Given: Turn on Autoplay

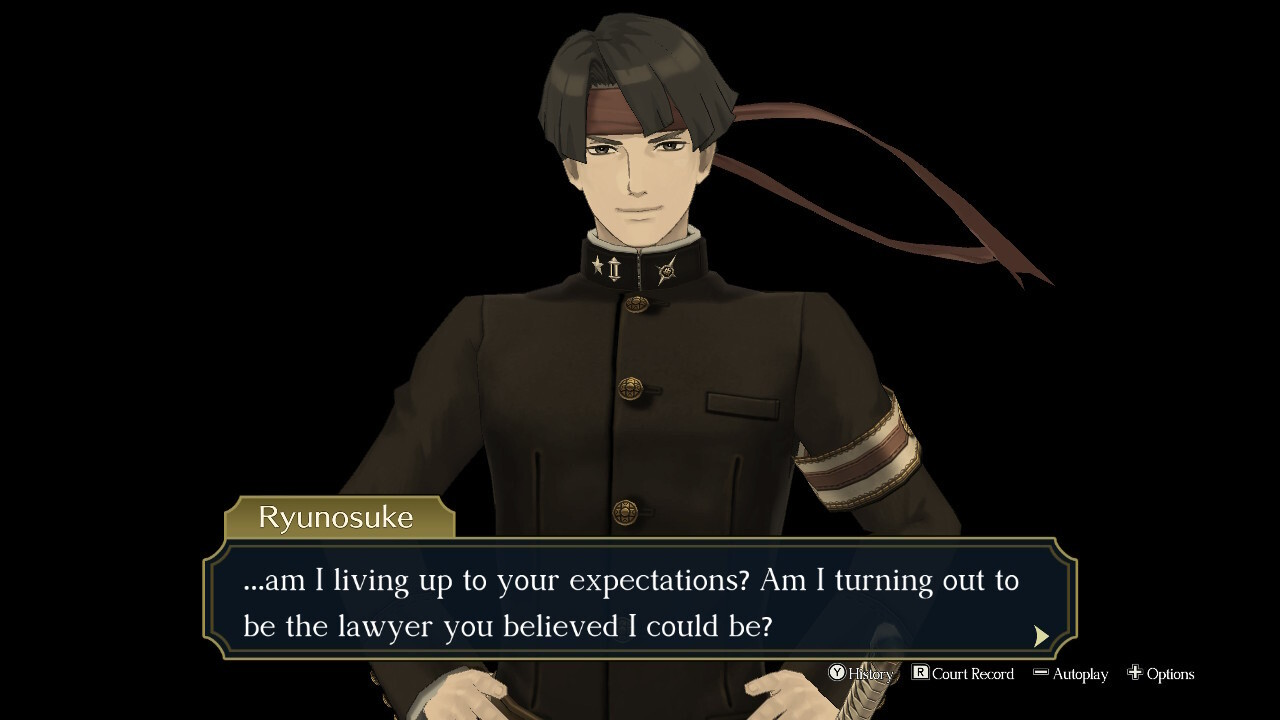Looking at the screenshot, I should click(1071, 674).
